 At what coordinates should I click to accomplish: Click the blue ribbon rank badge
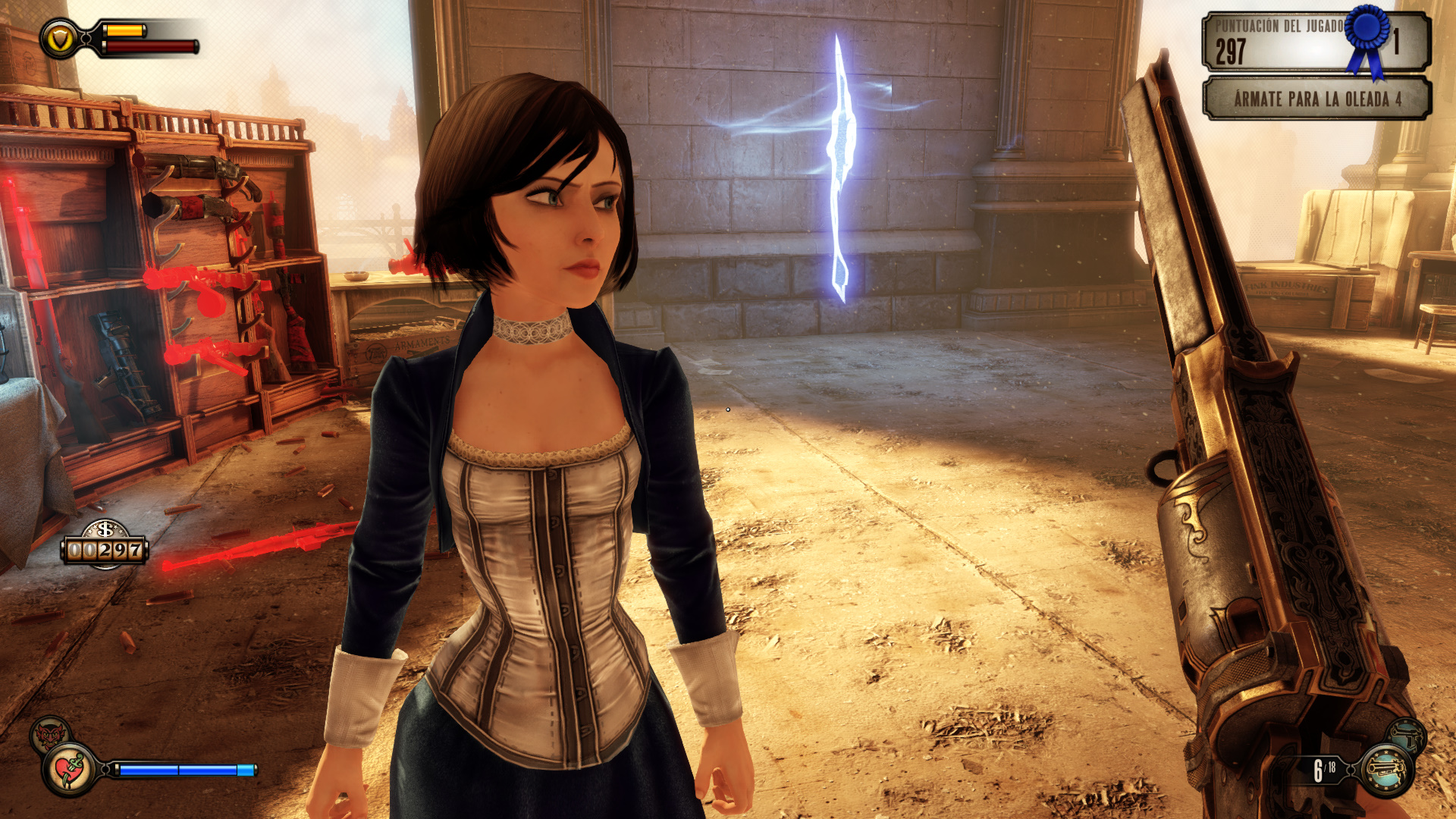[x=1367, y=36]
